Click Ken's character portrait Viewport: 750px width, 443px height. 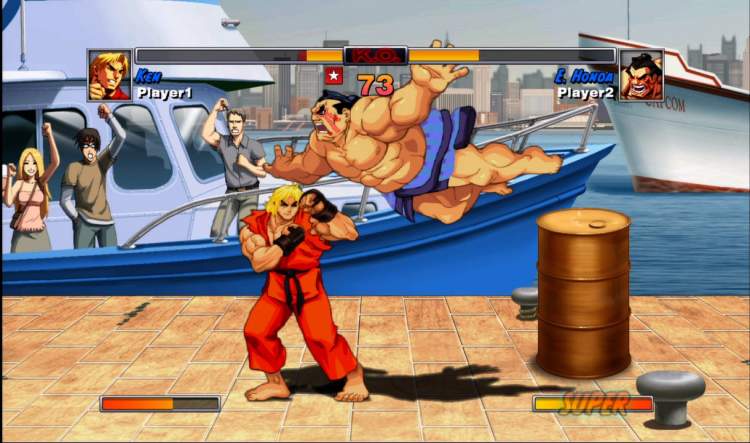tap(109, 75)
